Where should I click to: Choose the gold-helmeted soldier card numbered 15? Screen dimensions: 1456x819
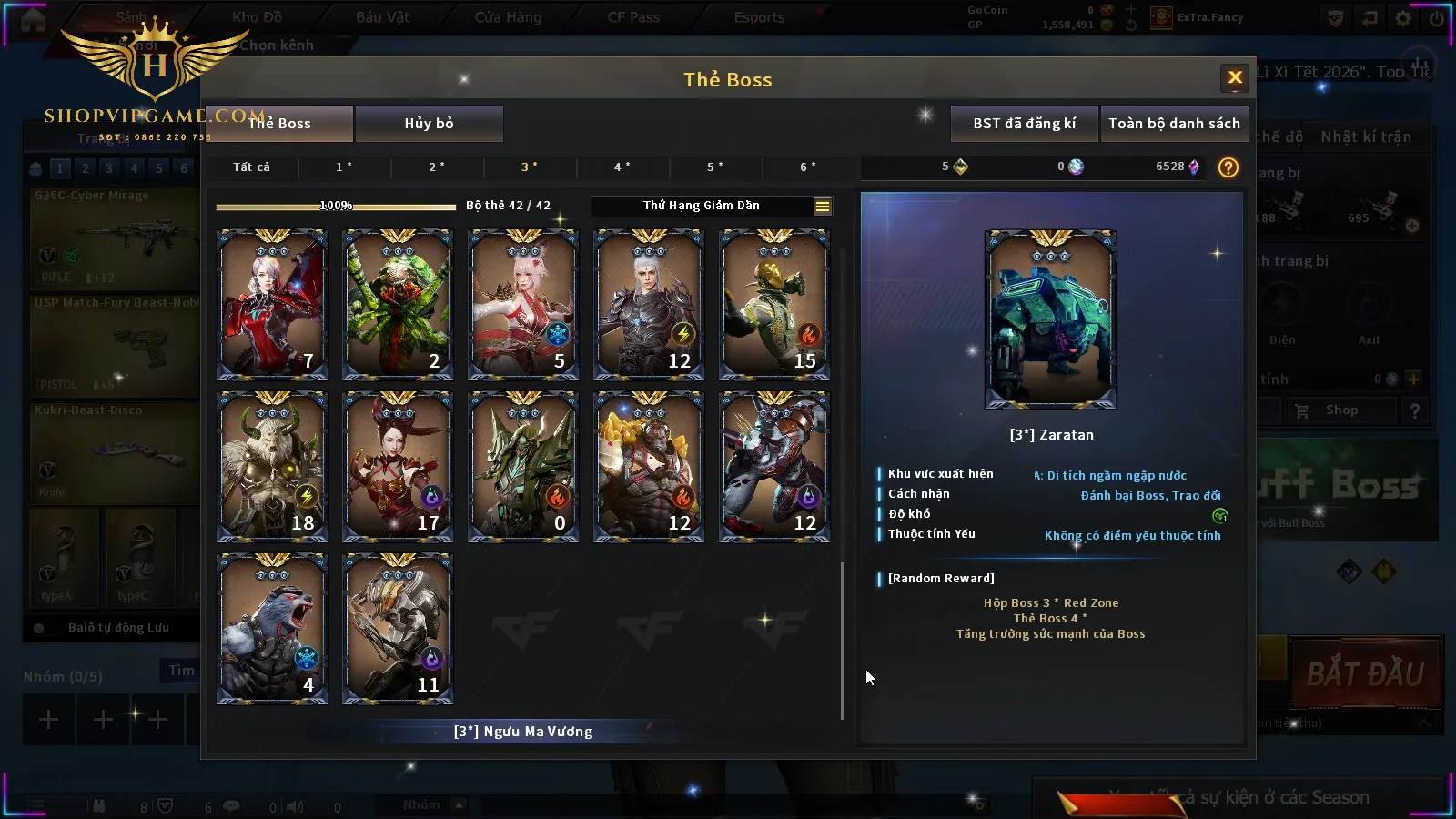click(774, 305)
